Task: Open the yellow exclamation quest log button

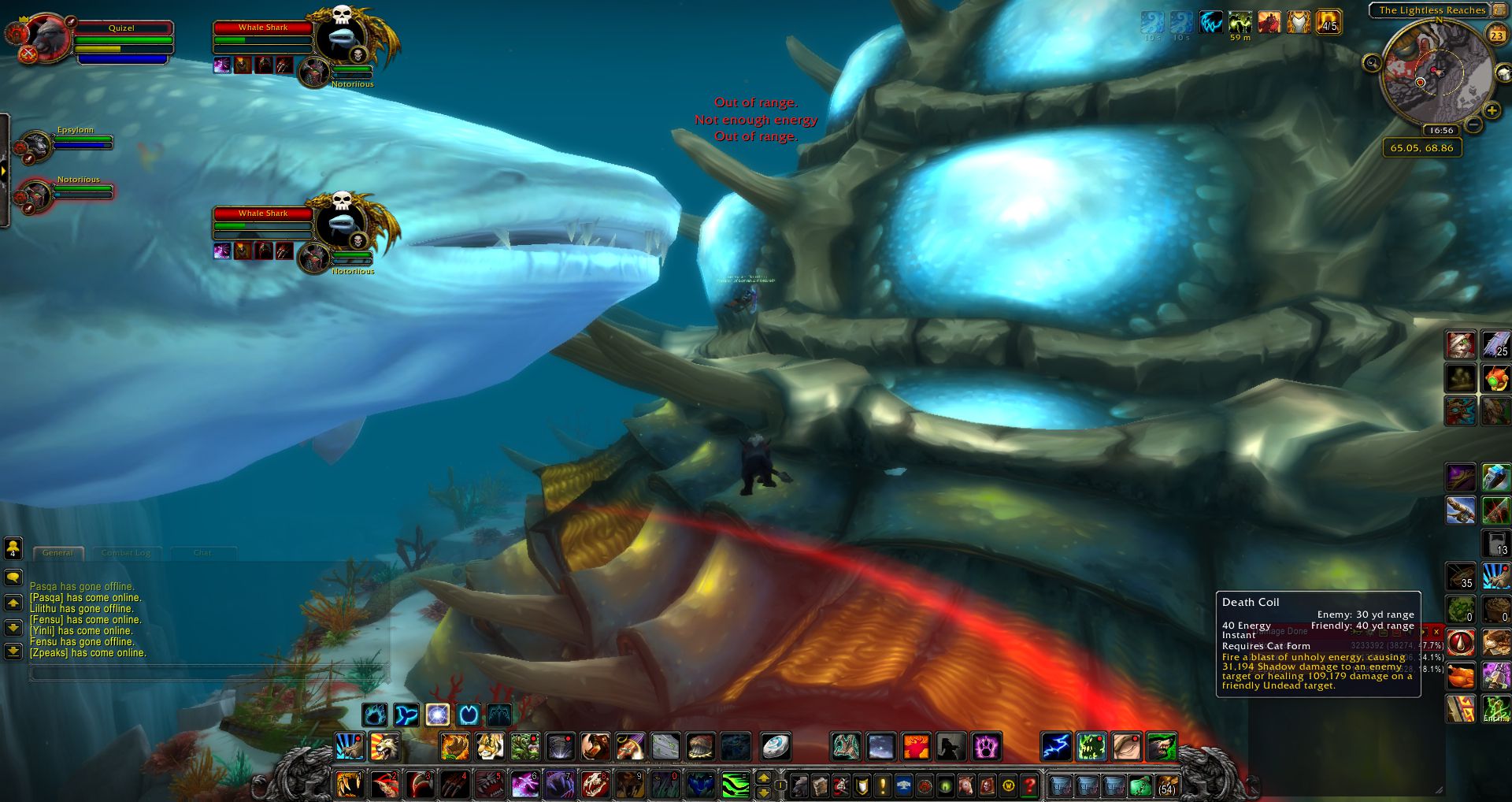Action: (883, 785)
